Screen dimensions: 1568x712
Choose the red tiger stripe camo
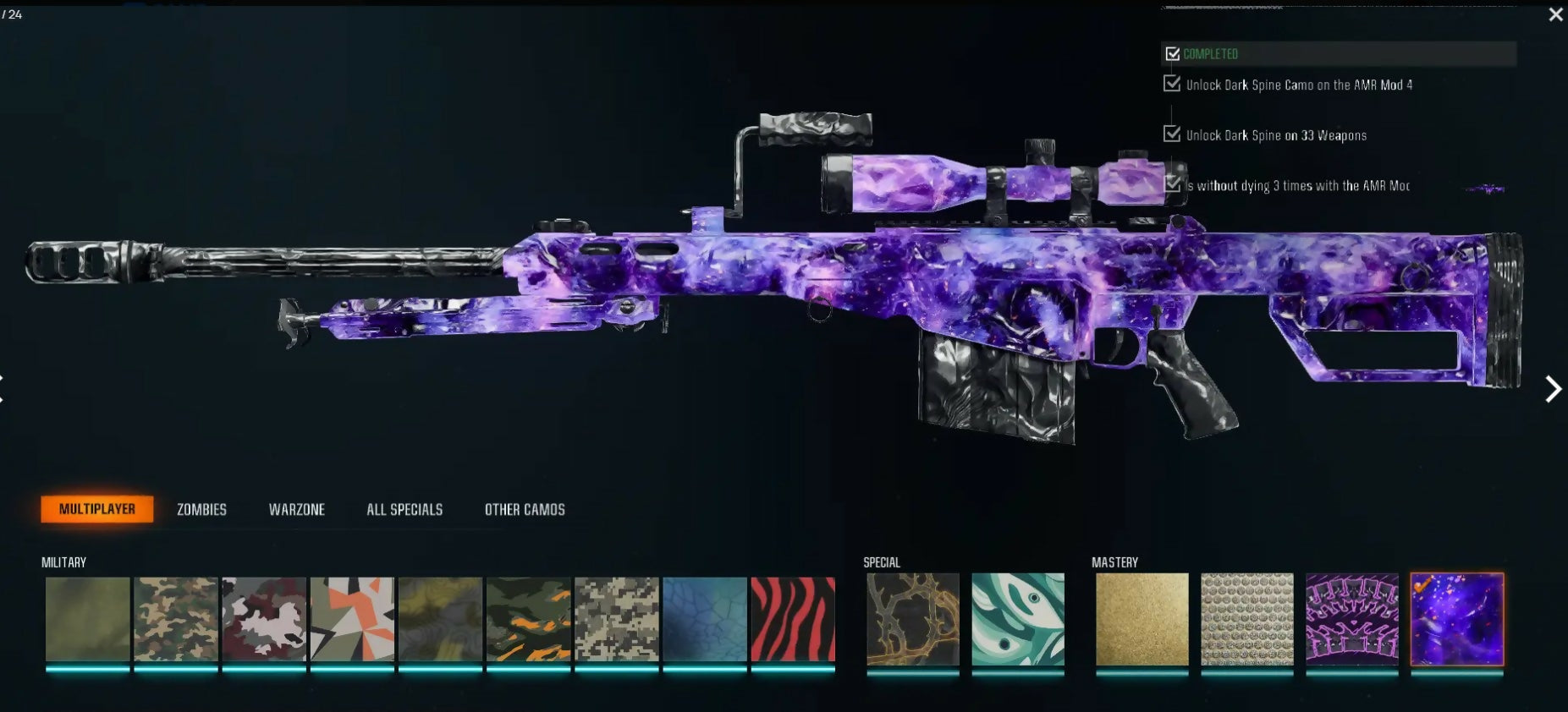click(793, 619)
